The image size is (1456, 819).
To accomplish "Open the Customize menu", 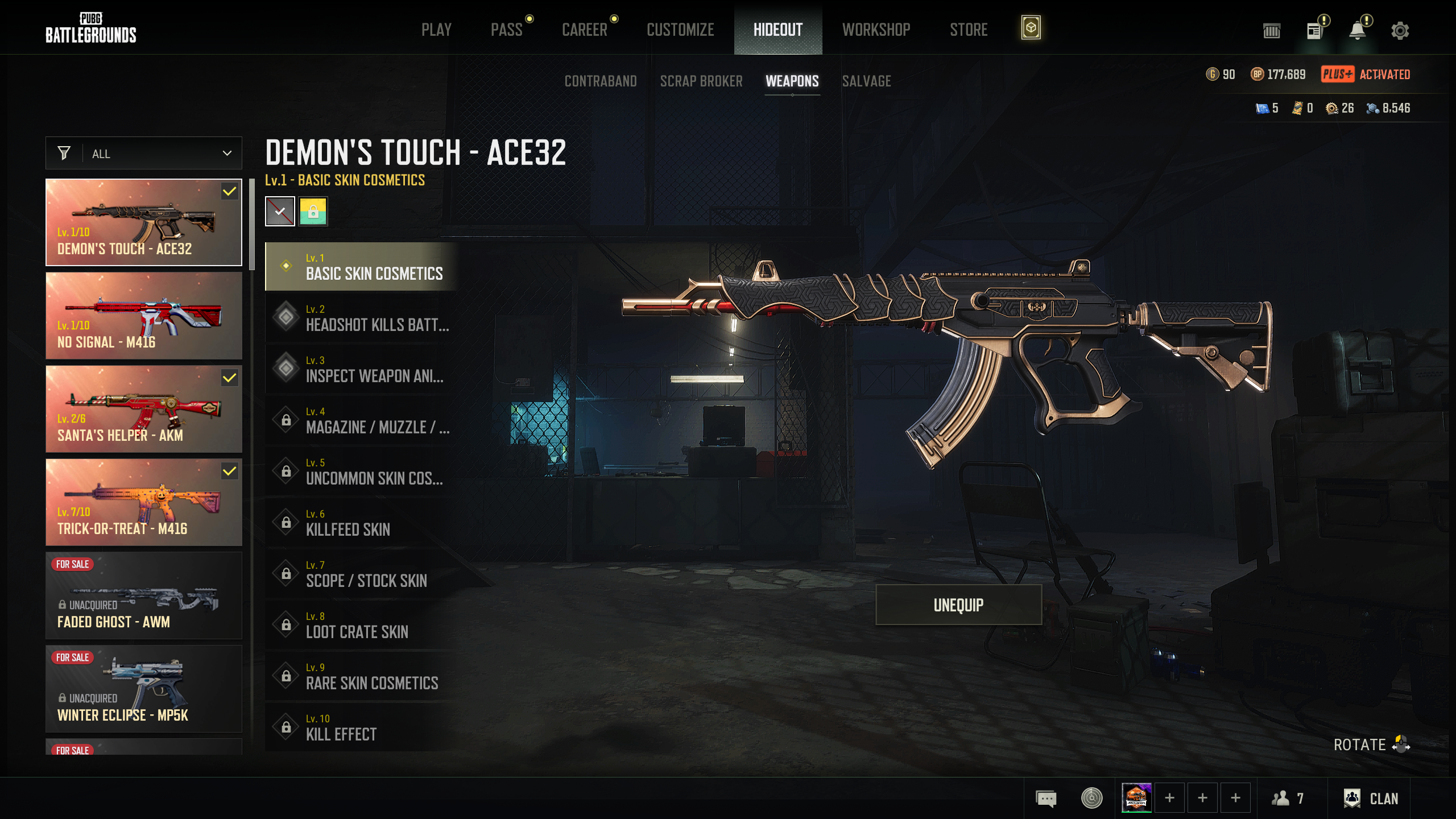I will tap(680, 30).
